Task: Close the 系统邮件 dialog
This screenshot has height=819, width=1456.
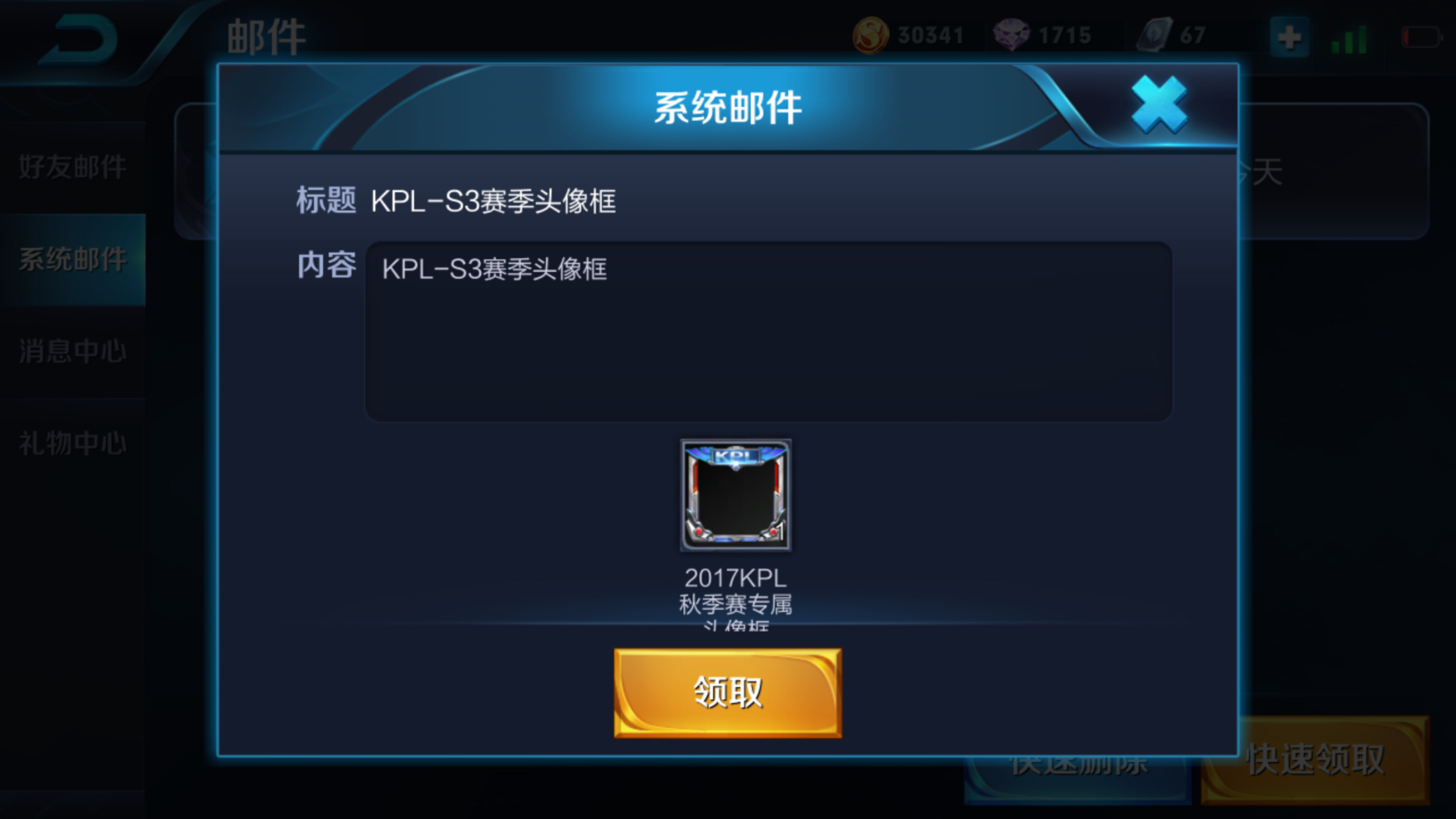Action: tap(1161, 102)
